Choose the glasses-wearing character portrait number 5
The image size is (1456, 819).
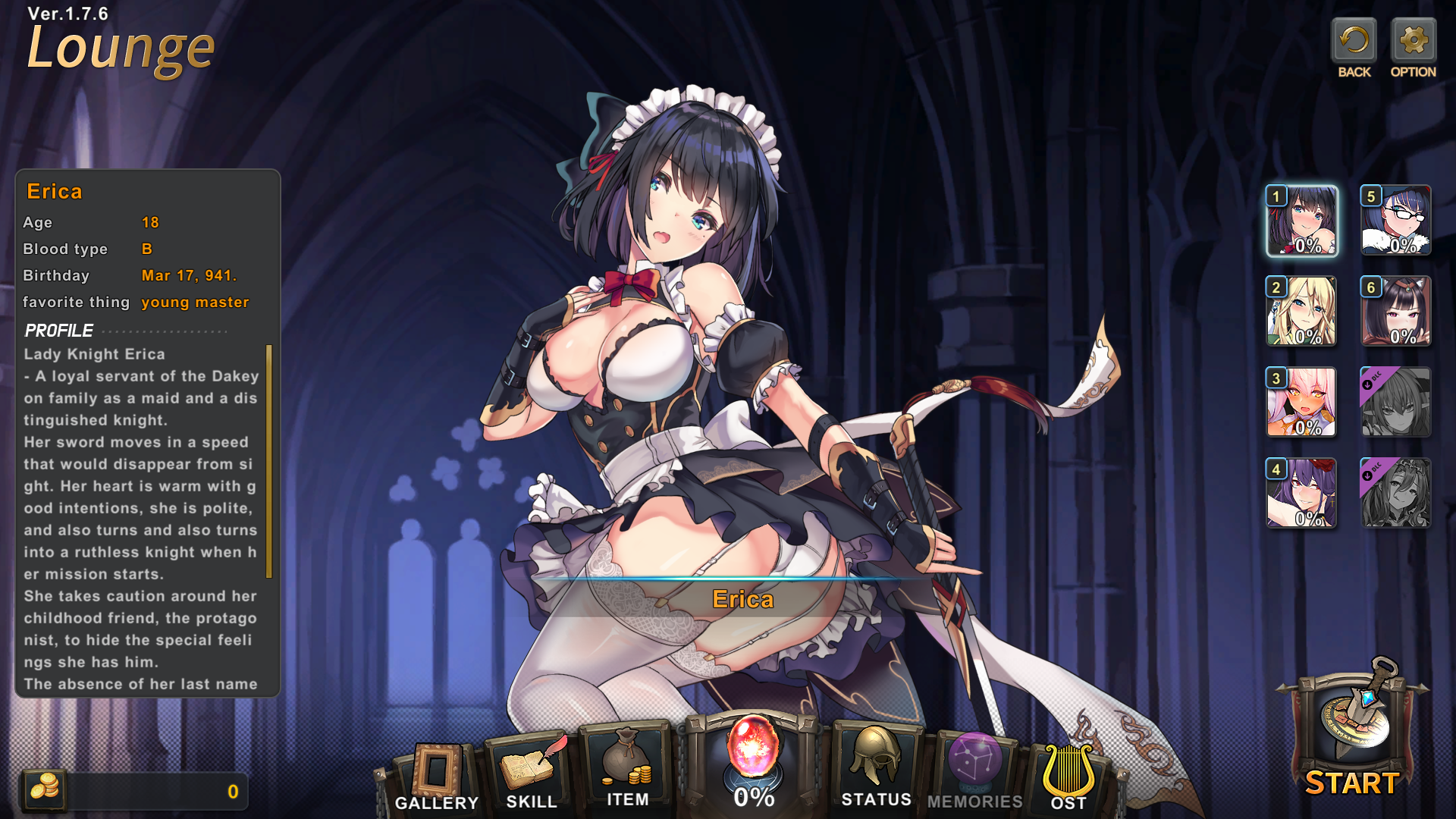point(1396,221)
